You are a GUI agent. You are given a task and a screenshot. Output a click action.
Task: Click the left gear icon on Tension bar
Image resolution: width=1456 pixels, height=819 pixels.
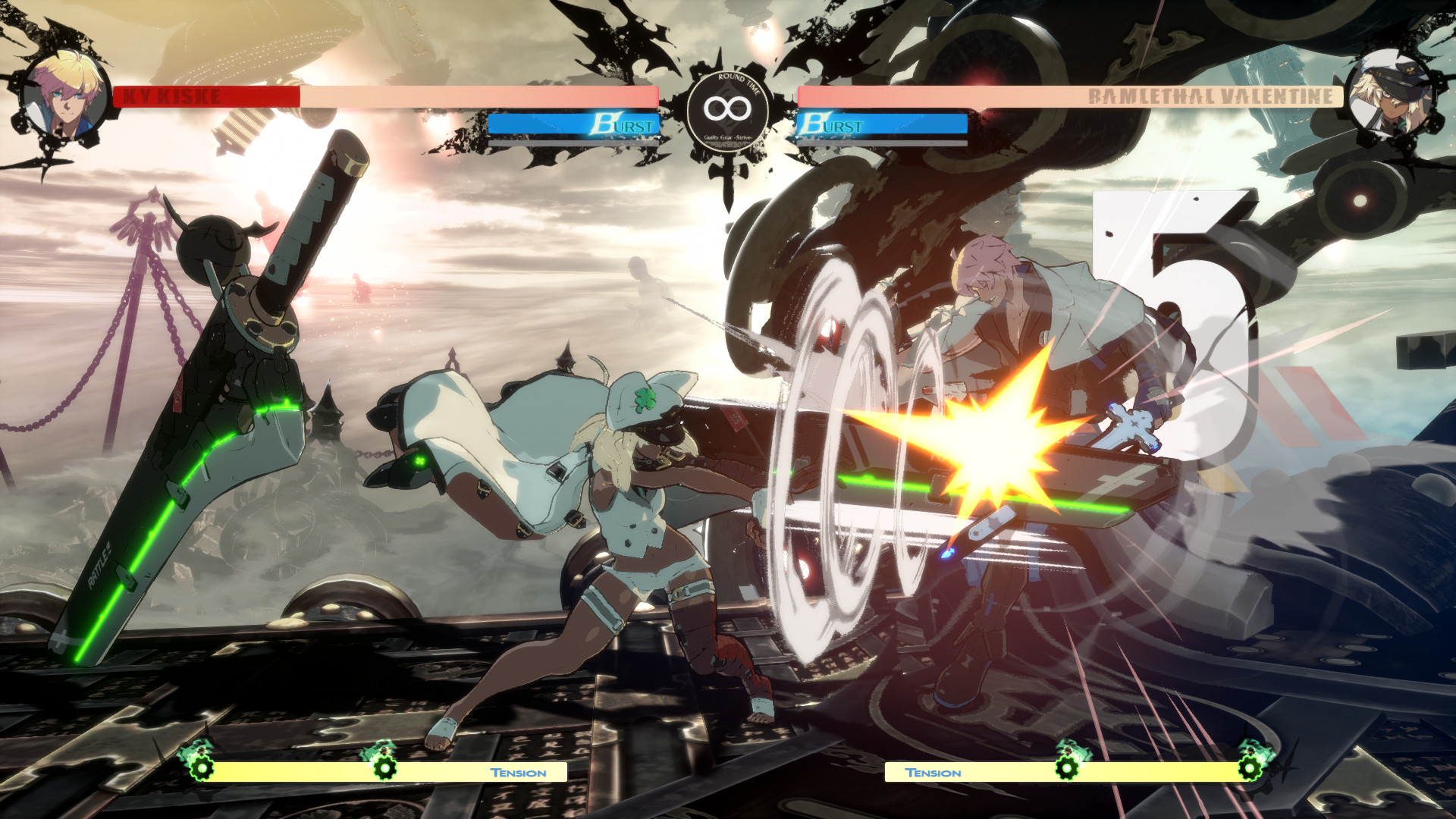coord(200,767)
